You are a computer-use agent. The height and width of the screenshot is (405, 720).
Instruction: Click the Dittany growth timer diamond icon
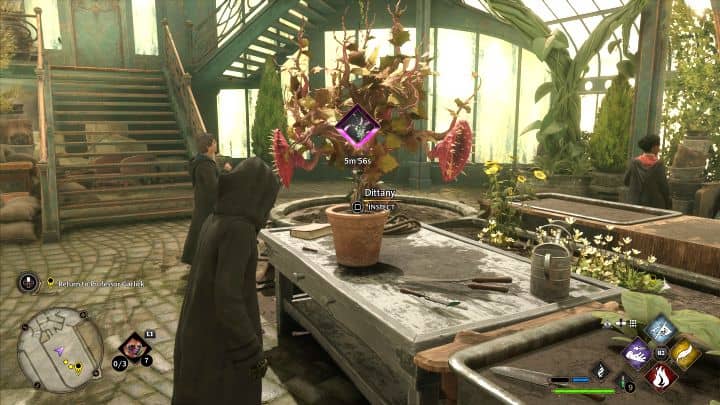356,128
